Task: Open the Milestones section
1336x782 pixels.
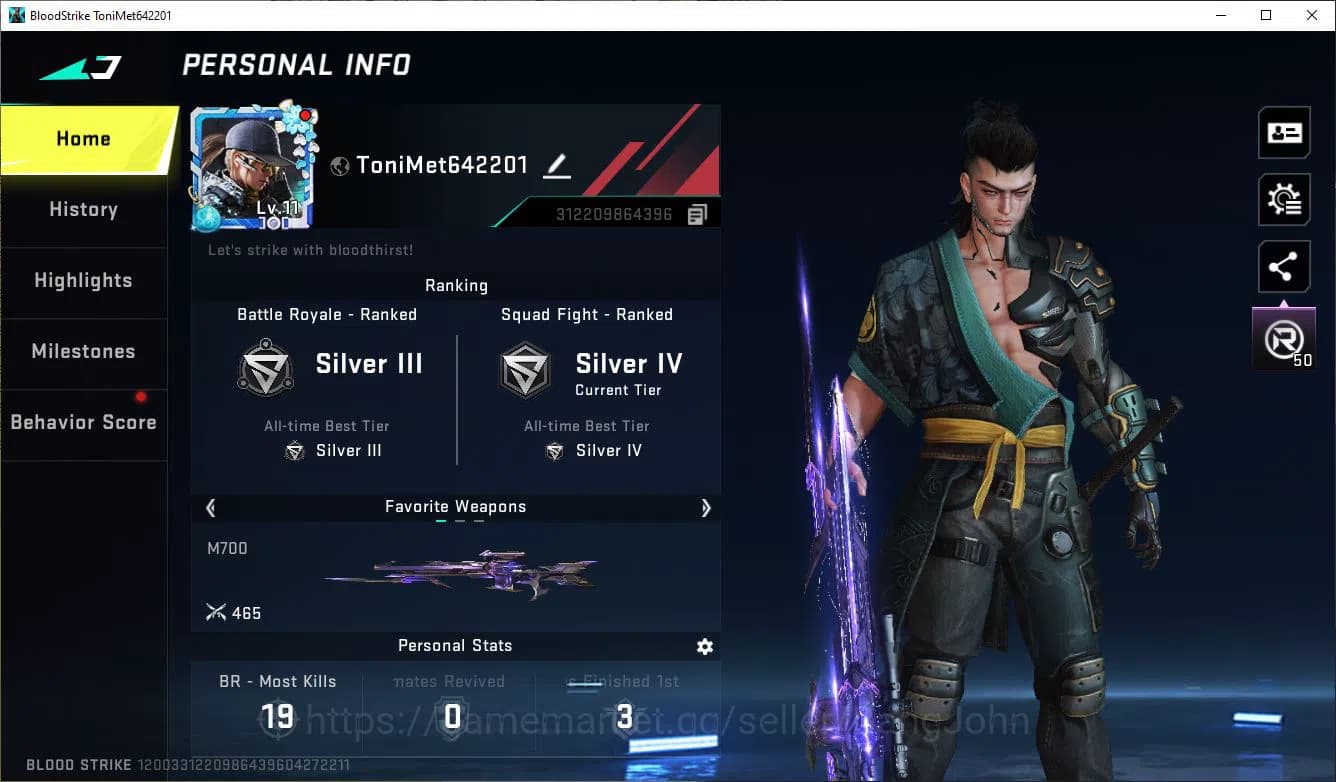Action: [x=83, y=352]
